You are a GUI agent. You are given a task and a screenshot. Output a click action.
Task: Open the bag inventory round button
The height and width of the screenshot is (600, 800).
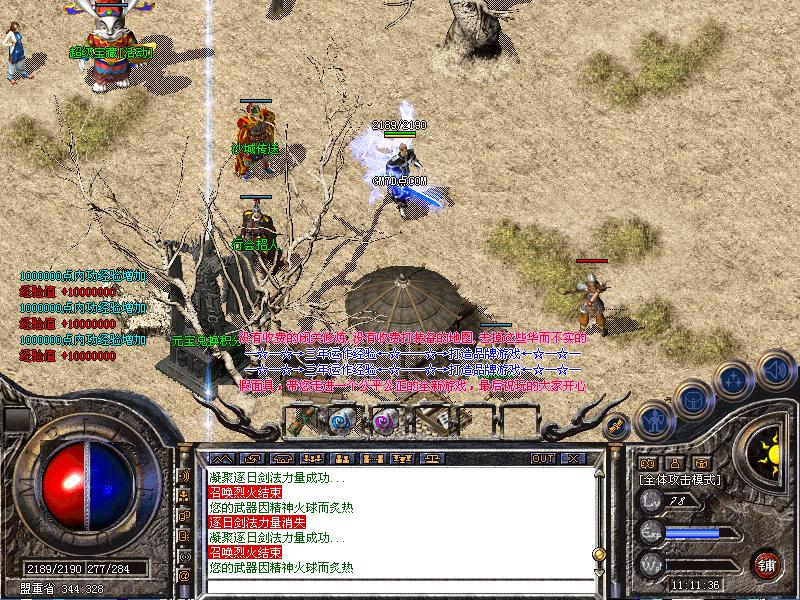point(692,399)
